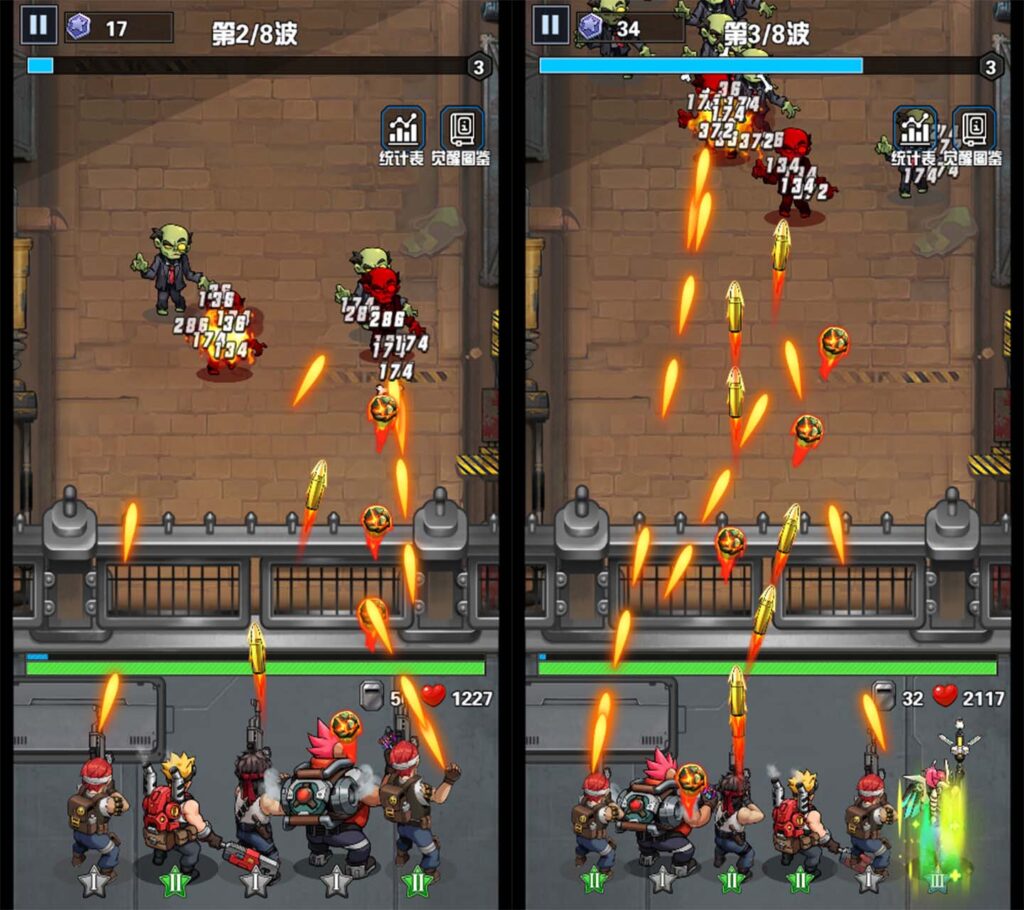Pause the game in the wave 3/8 screen
1024x910 pixels.
(x=550, y=25)
